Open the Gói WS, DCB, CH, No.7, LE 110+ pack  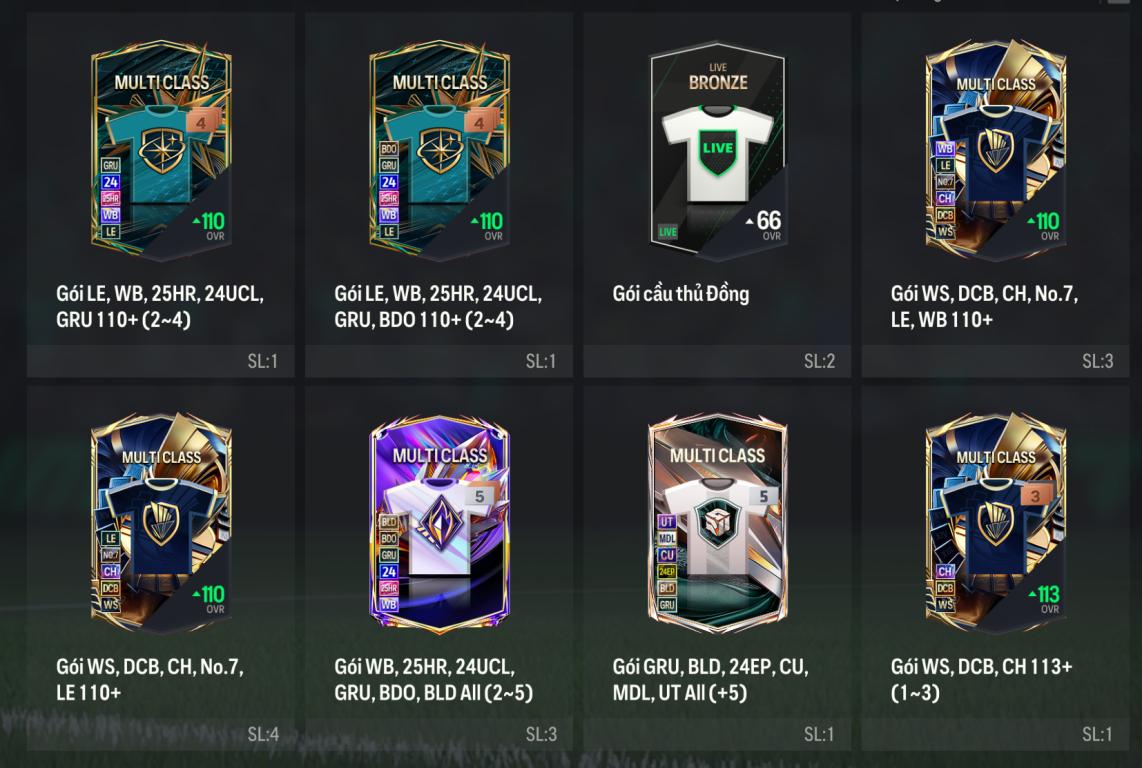161,523
